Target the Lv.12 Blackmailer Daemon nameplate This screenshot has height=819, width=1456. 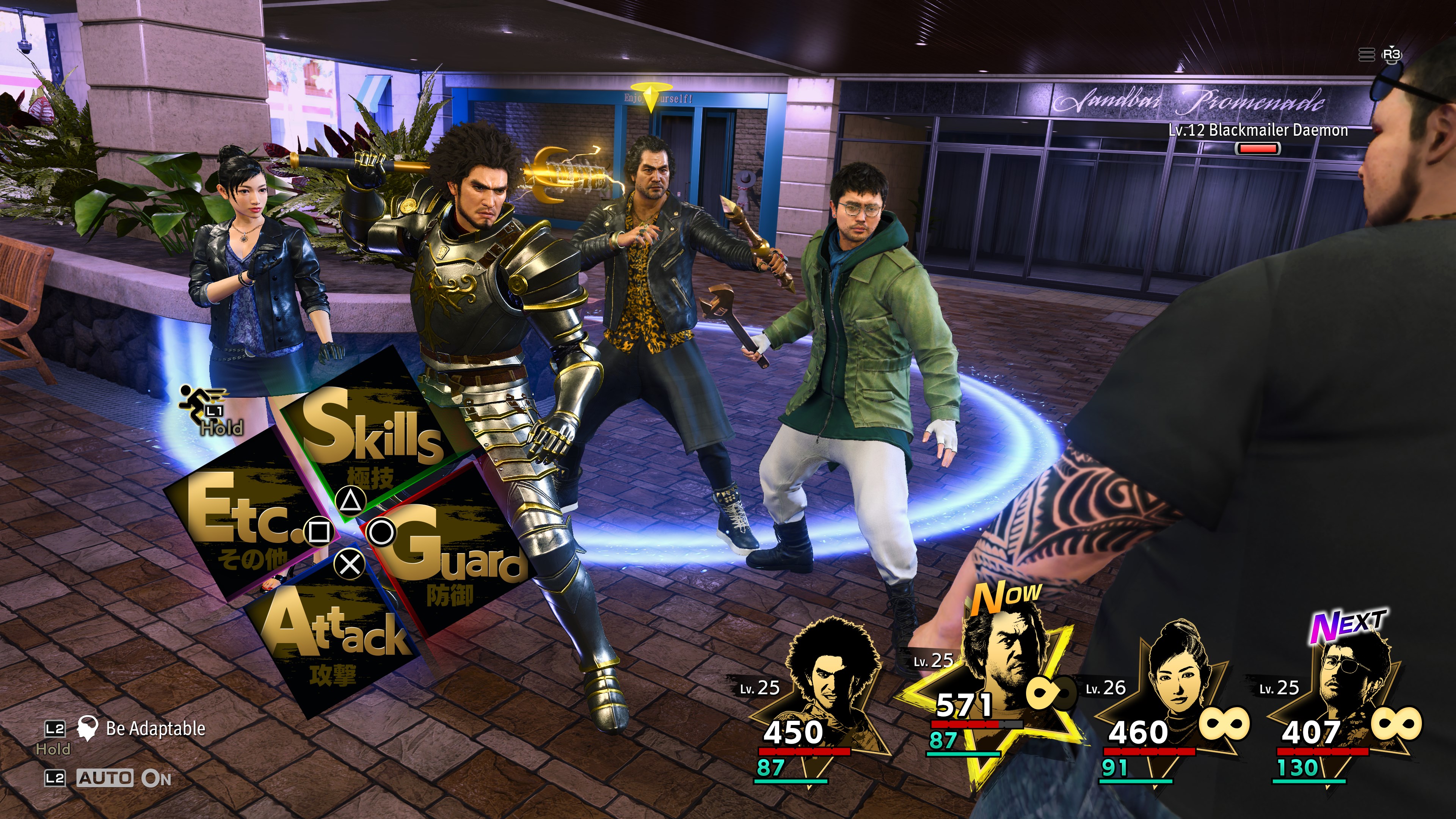tap(1258, 130)
